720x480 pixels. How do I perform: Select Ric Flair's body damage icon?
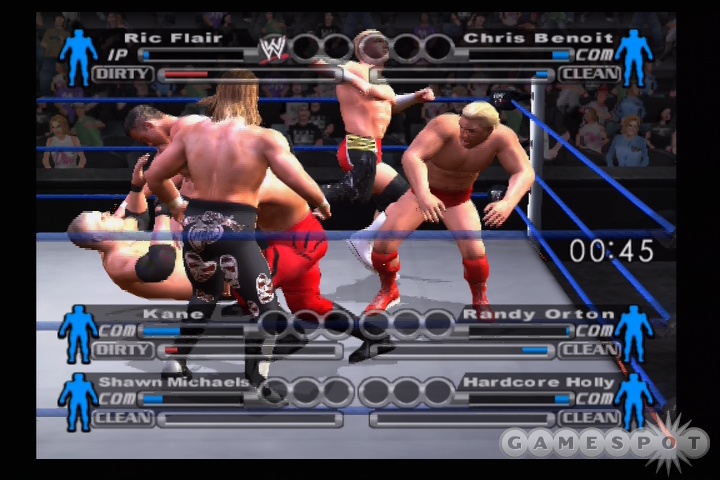[78, 55]
